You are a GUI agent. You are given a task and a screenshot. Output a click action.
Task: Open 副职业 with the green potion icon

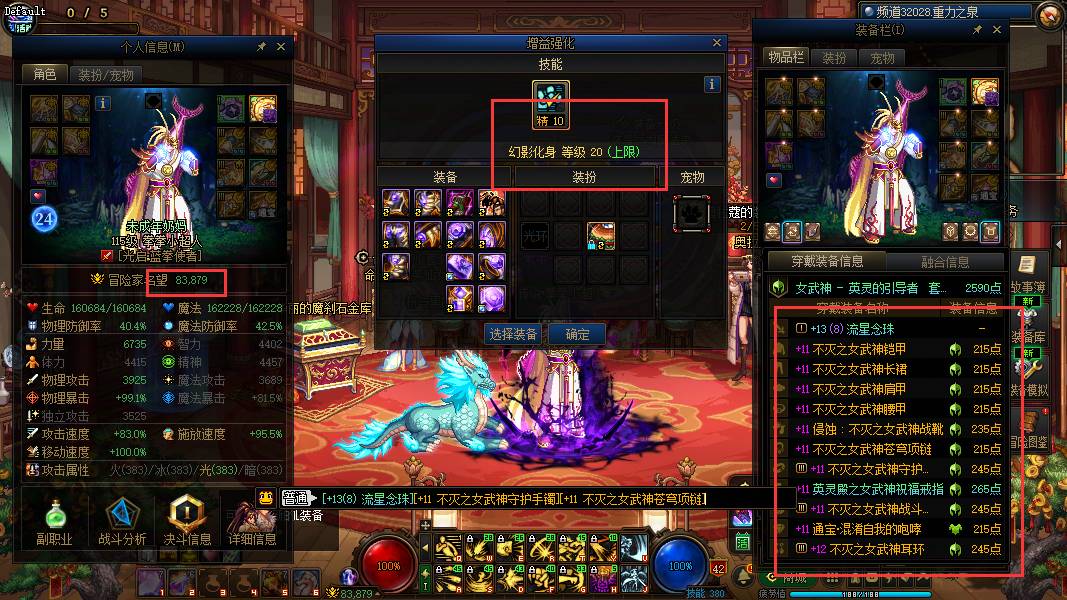click(x=55, y=522)
